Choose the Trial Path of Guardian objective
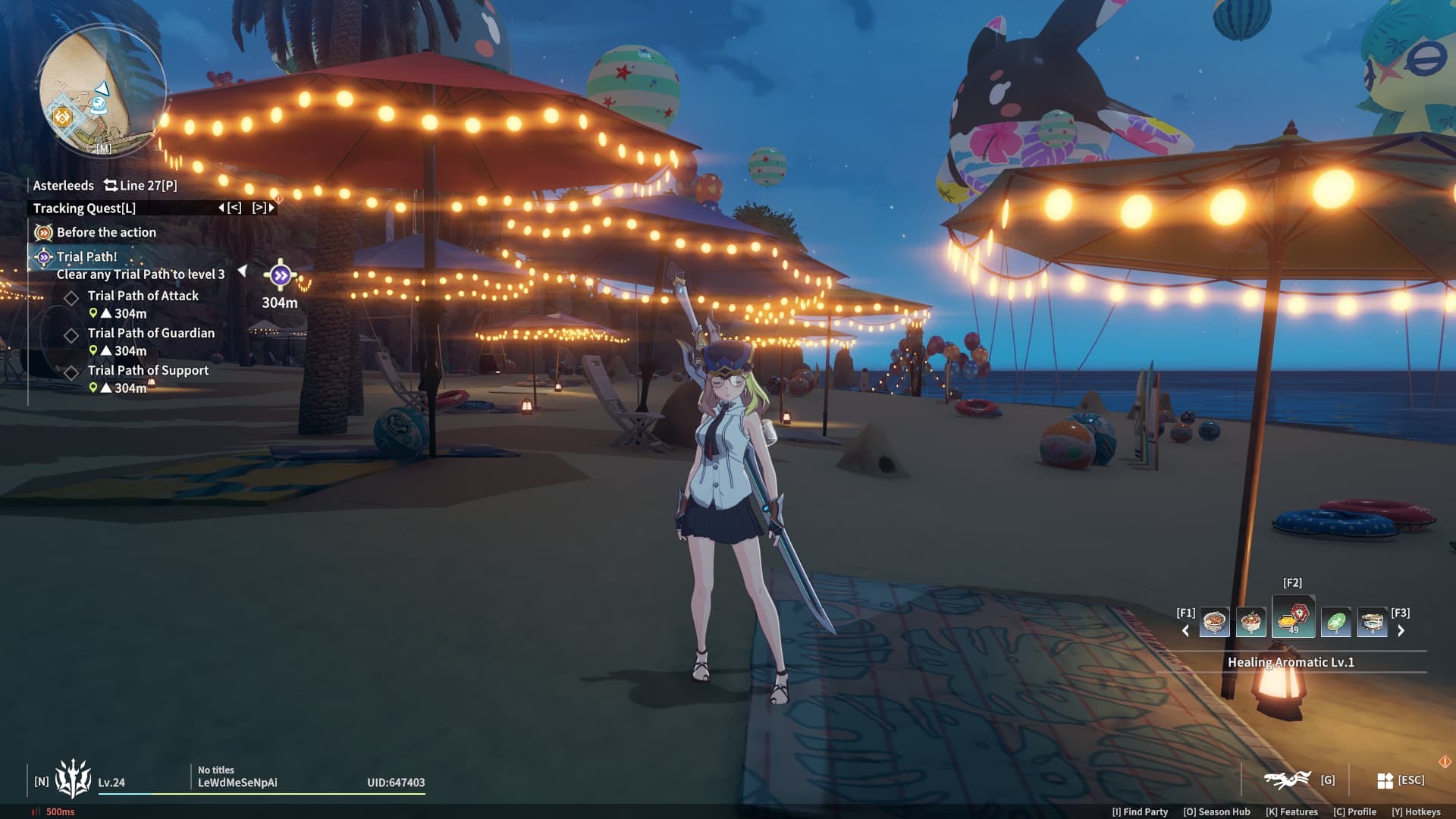The image size is (1456, 819). 151,333
